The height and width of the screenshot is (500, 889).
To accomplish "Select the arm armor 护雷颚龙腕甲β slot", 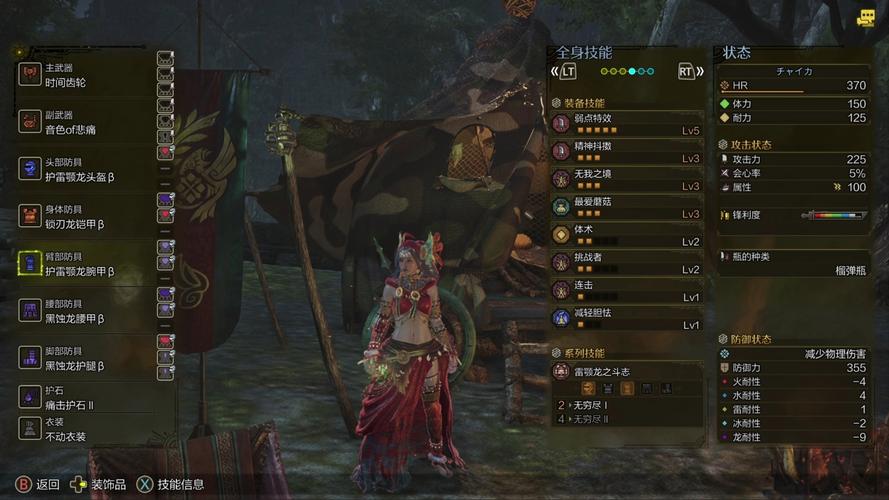I will (85, 264).
